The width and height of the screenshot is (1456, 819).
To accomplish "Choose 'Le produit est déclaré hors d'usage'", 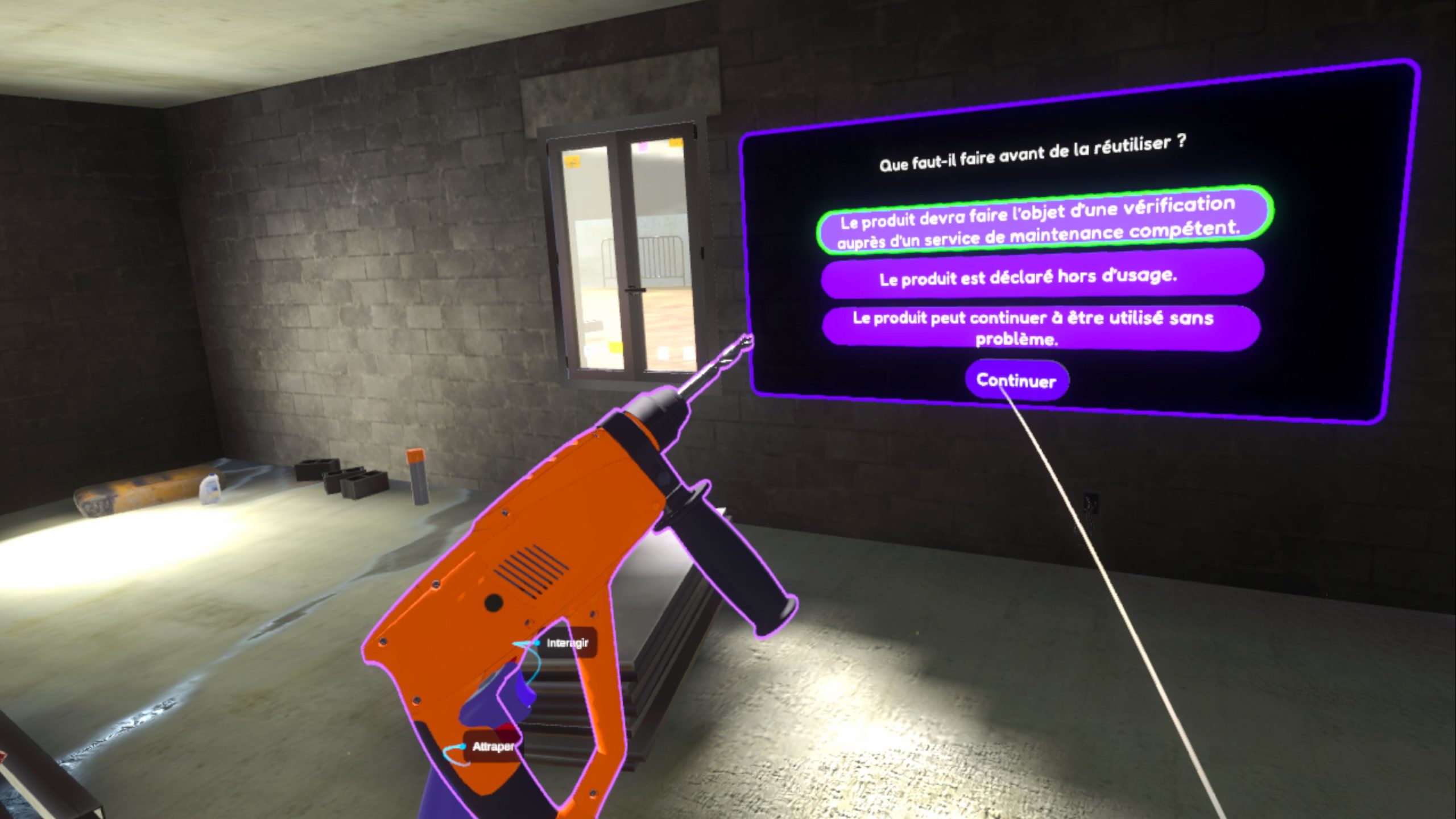I will [1042, 276].
